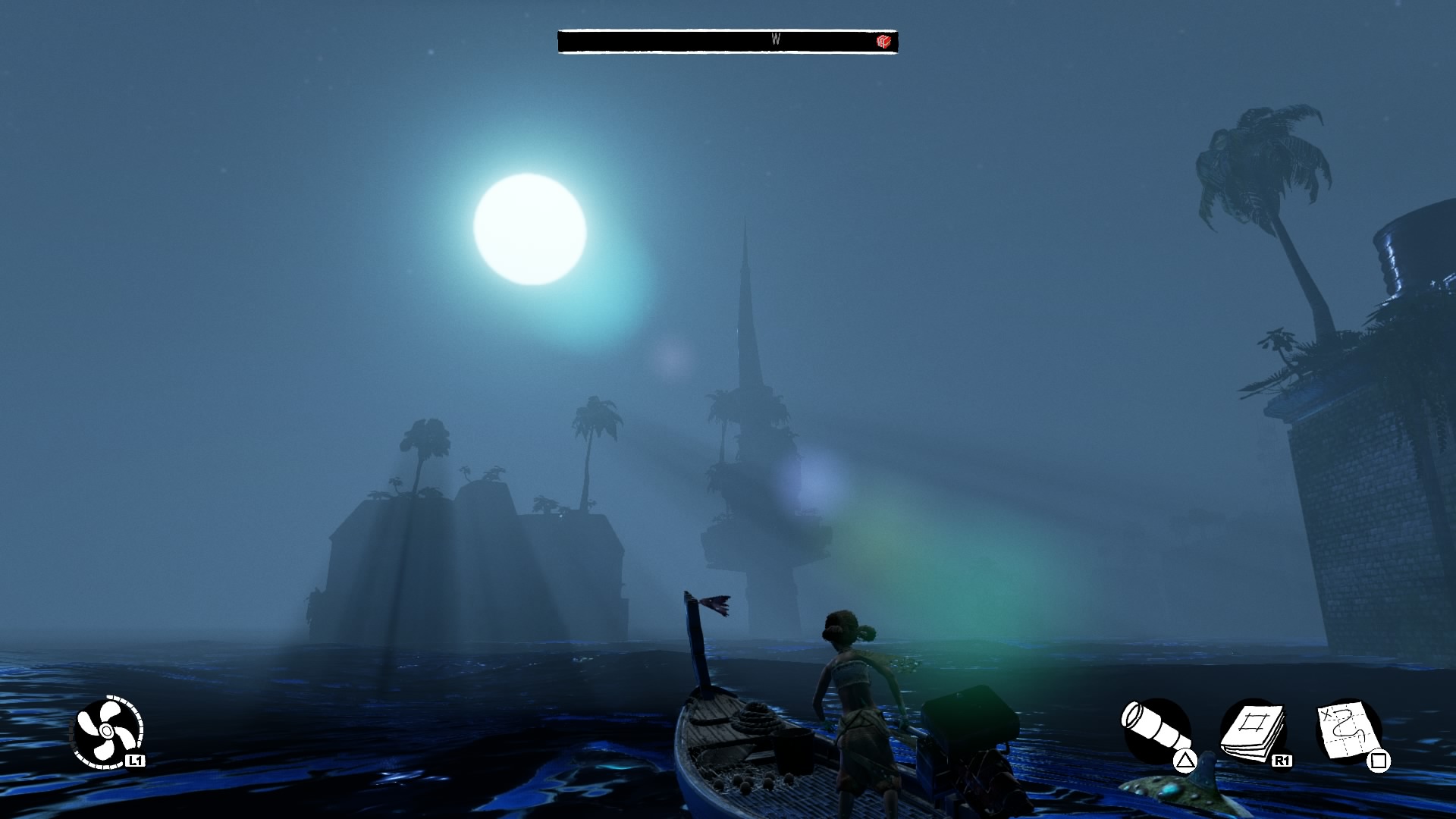Click the red crate marker on compass
The height and width of the screenshot is (819, 1456).
pos(883,41)
